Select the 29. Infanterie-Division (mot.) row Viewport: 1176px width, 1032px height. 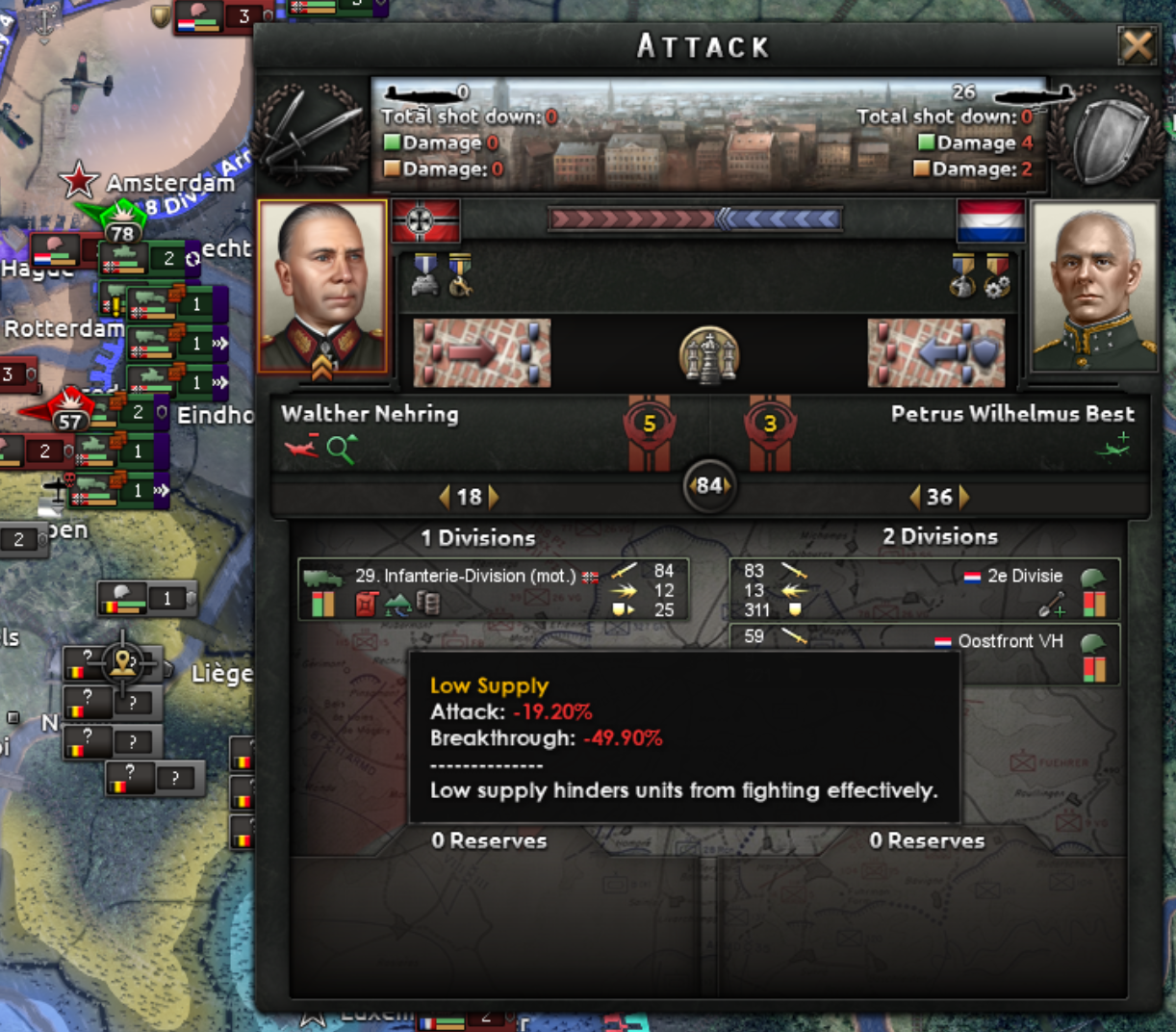point(493,589)
